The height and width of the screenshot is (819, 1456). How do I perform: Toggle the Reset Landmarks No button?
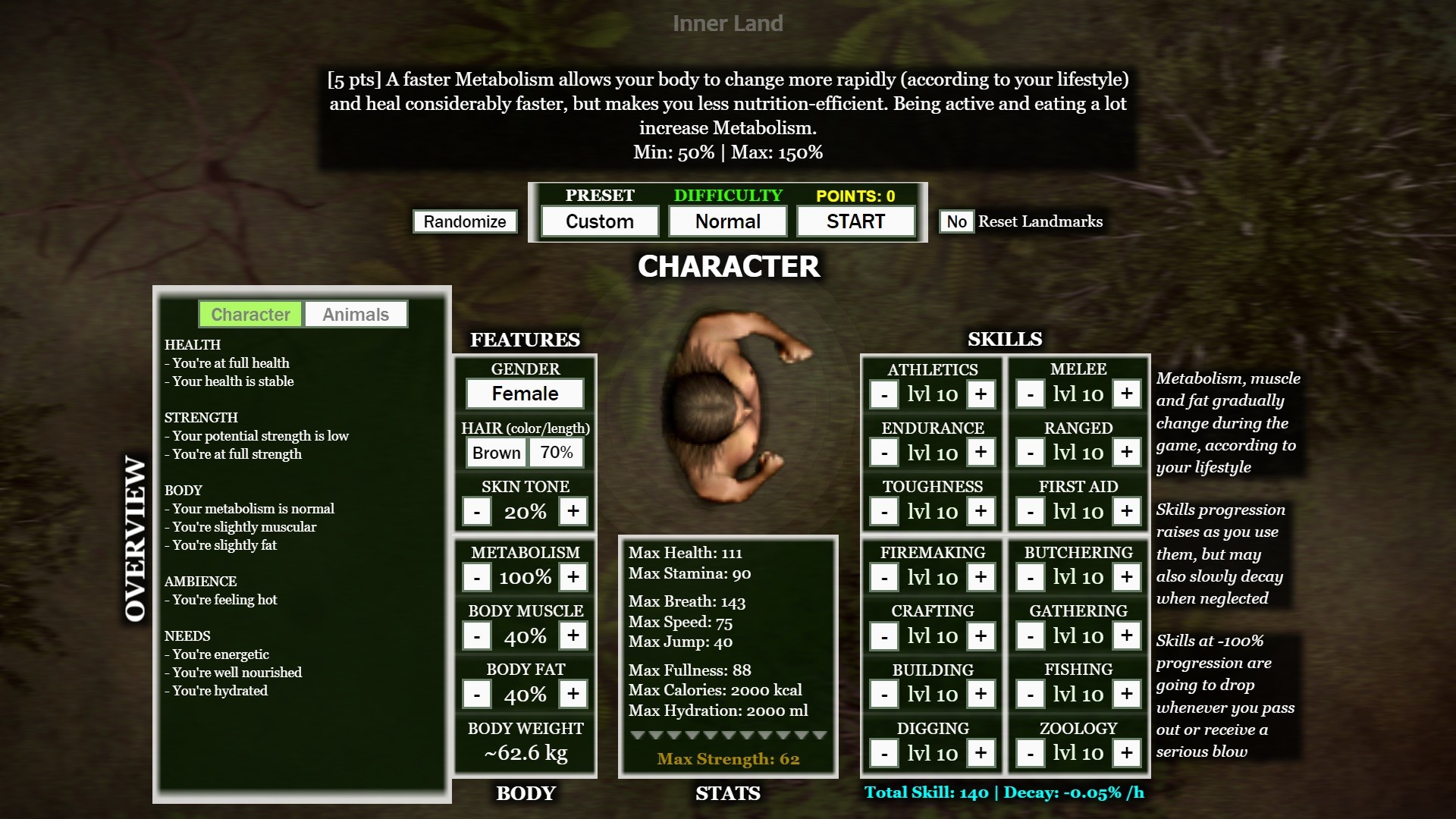coord(956,221)
